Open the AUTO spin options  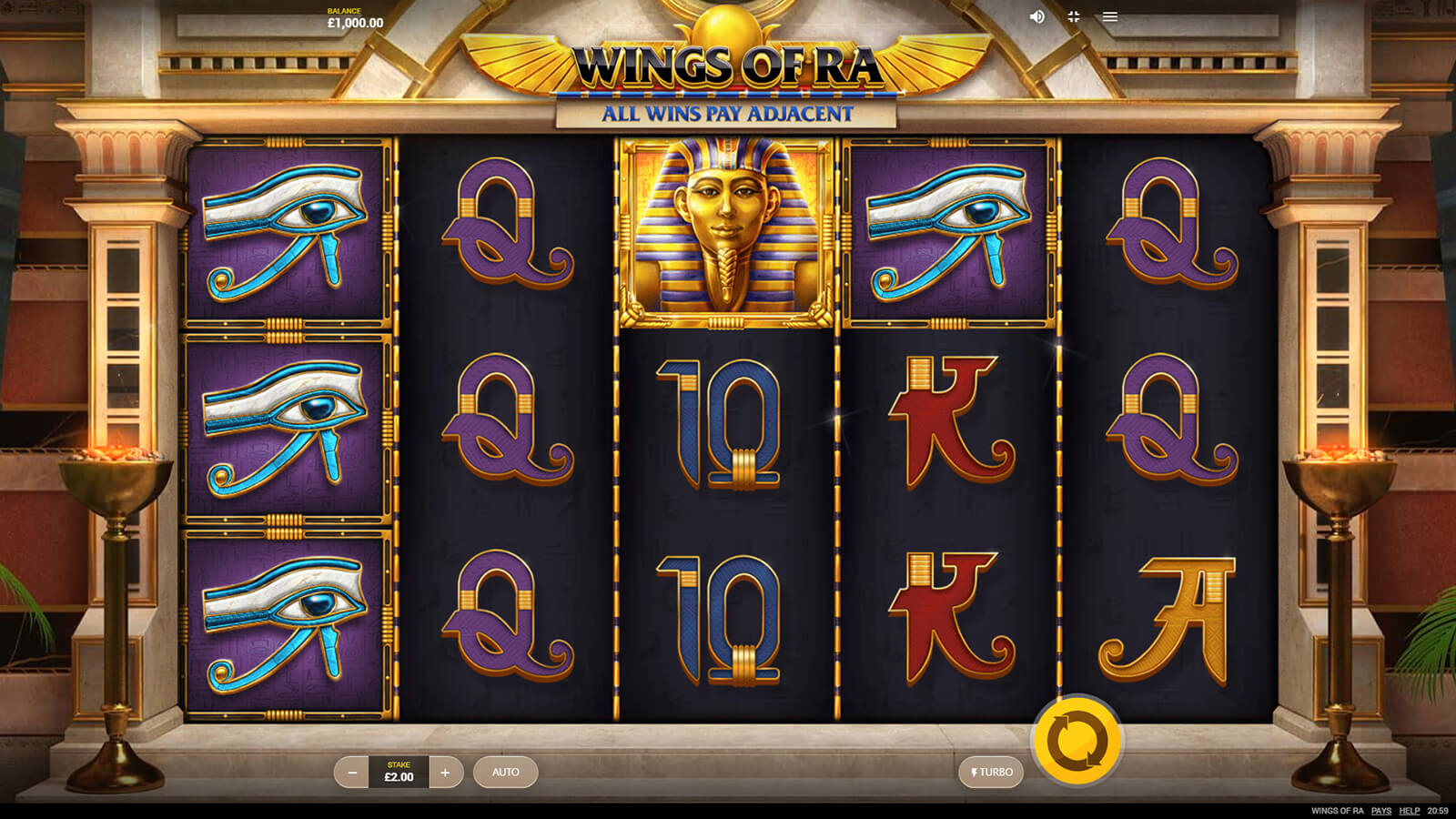[x=506, y=773]
